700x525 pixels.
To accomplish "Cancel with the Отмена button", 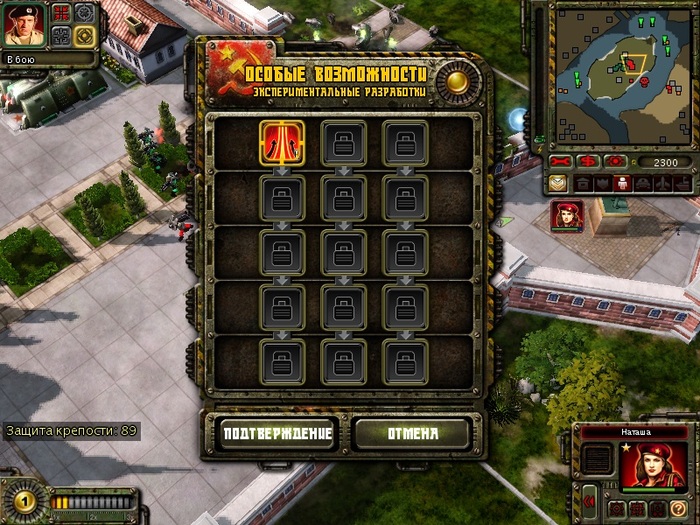I will (412, 433).
